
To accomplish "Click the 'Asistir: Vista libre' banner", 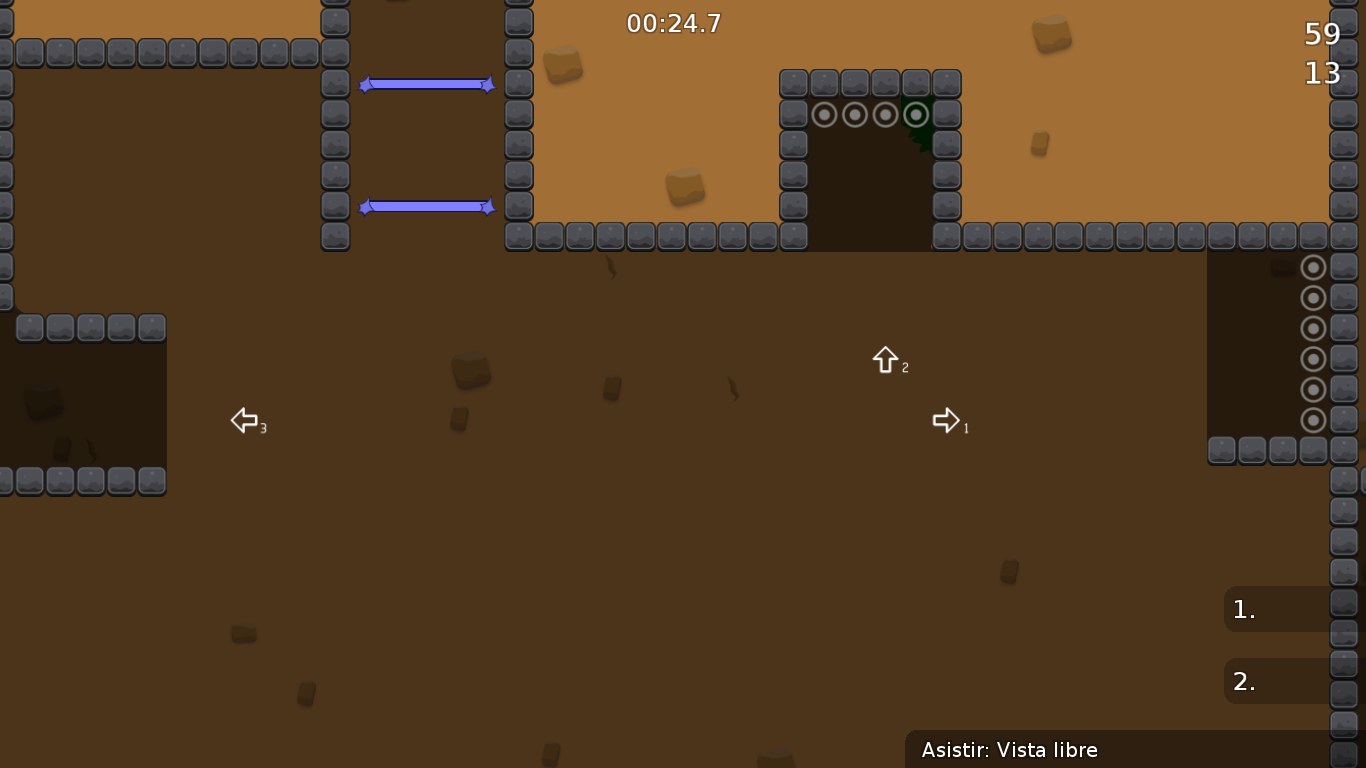I will click(1010, 750).
